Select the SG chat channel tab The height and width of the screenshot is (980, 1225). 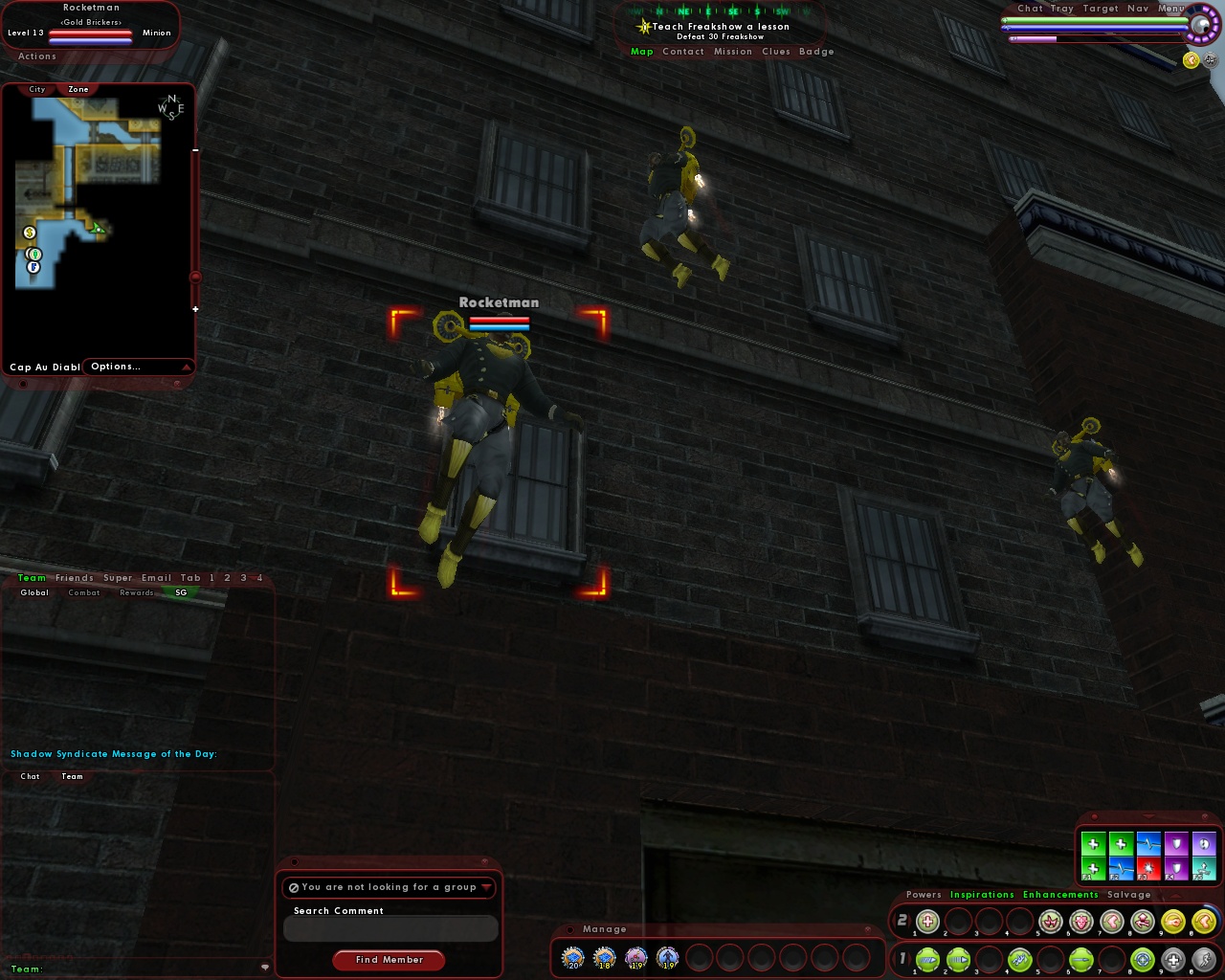(x=181, y=592)
